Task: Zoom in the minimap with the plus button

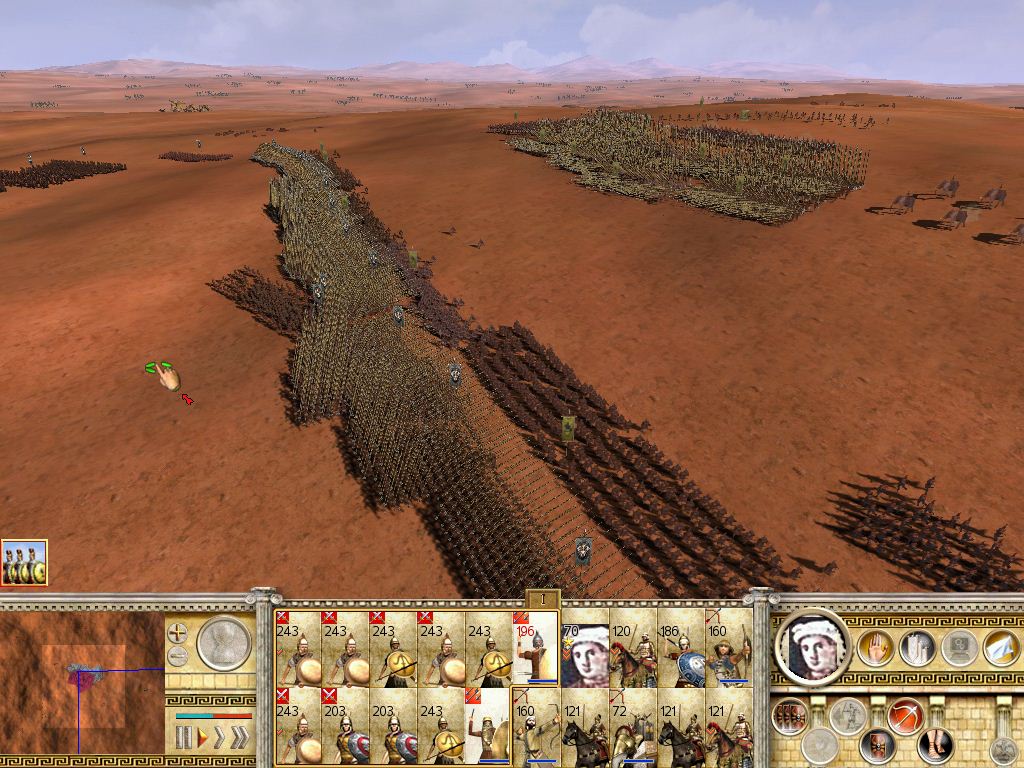Action: click(x=177, y=633)
